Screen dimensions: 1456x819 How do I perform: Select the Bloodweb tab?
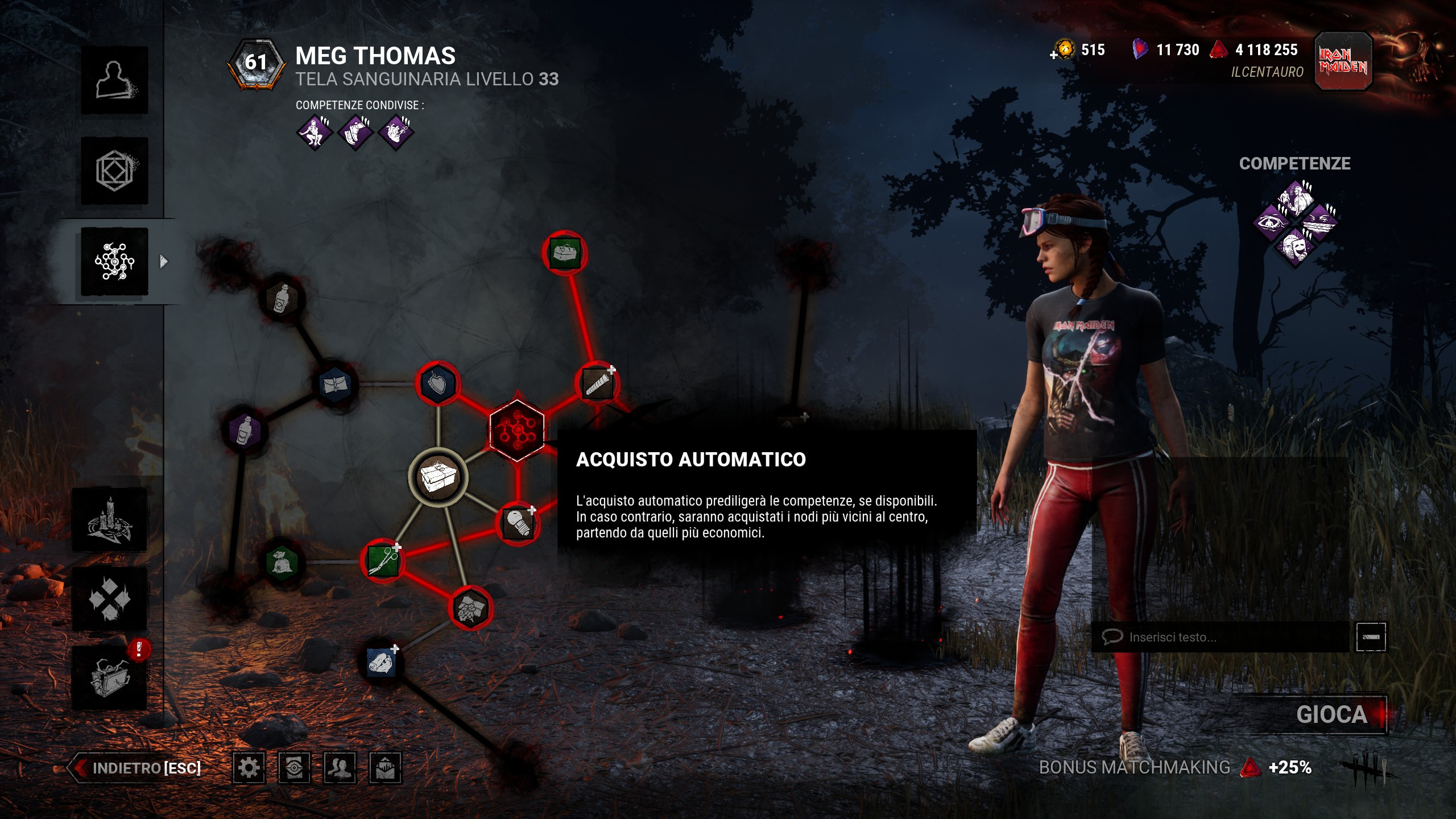114,262
